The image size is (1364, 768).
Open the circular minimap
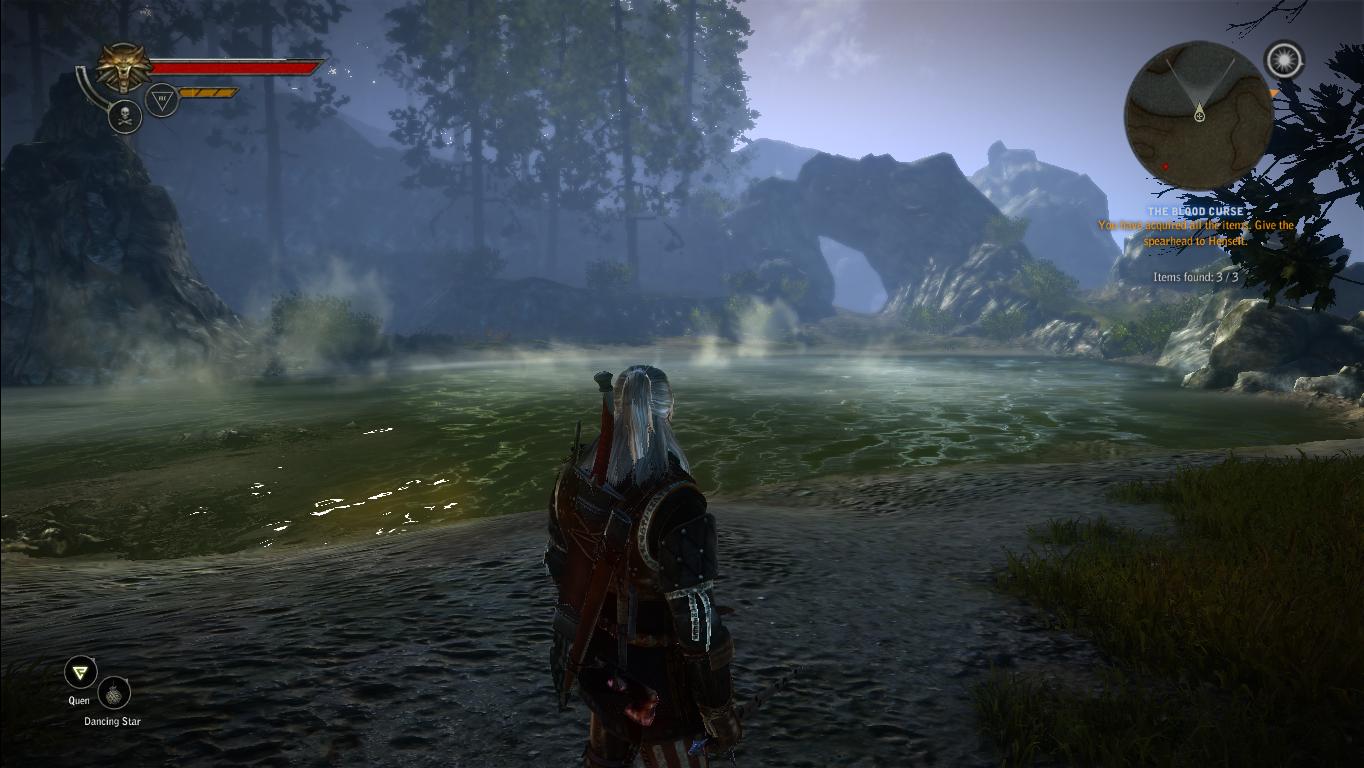click(x=1198, y=114)
